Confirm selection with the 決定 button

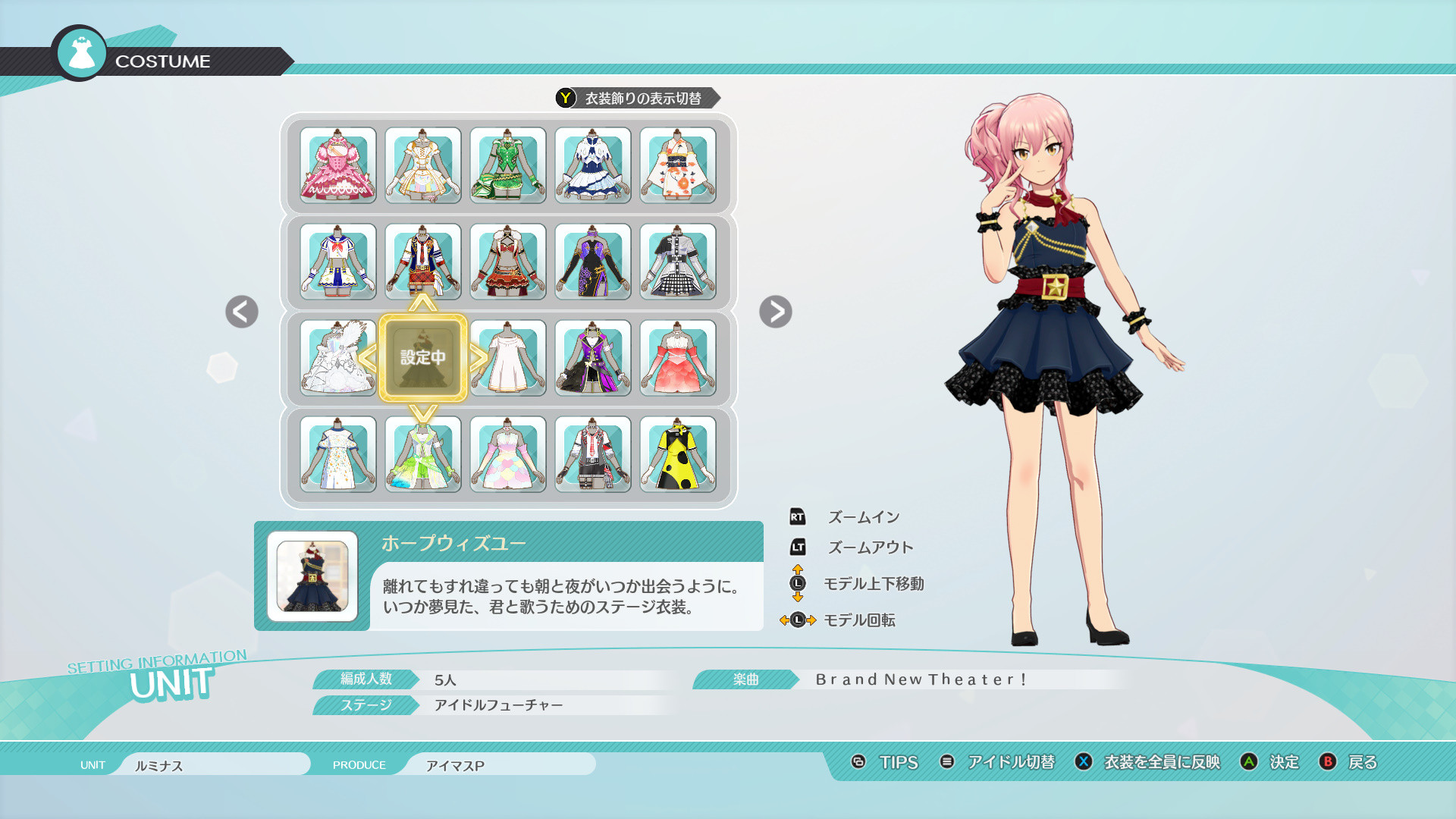pos(1286,763)
